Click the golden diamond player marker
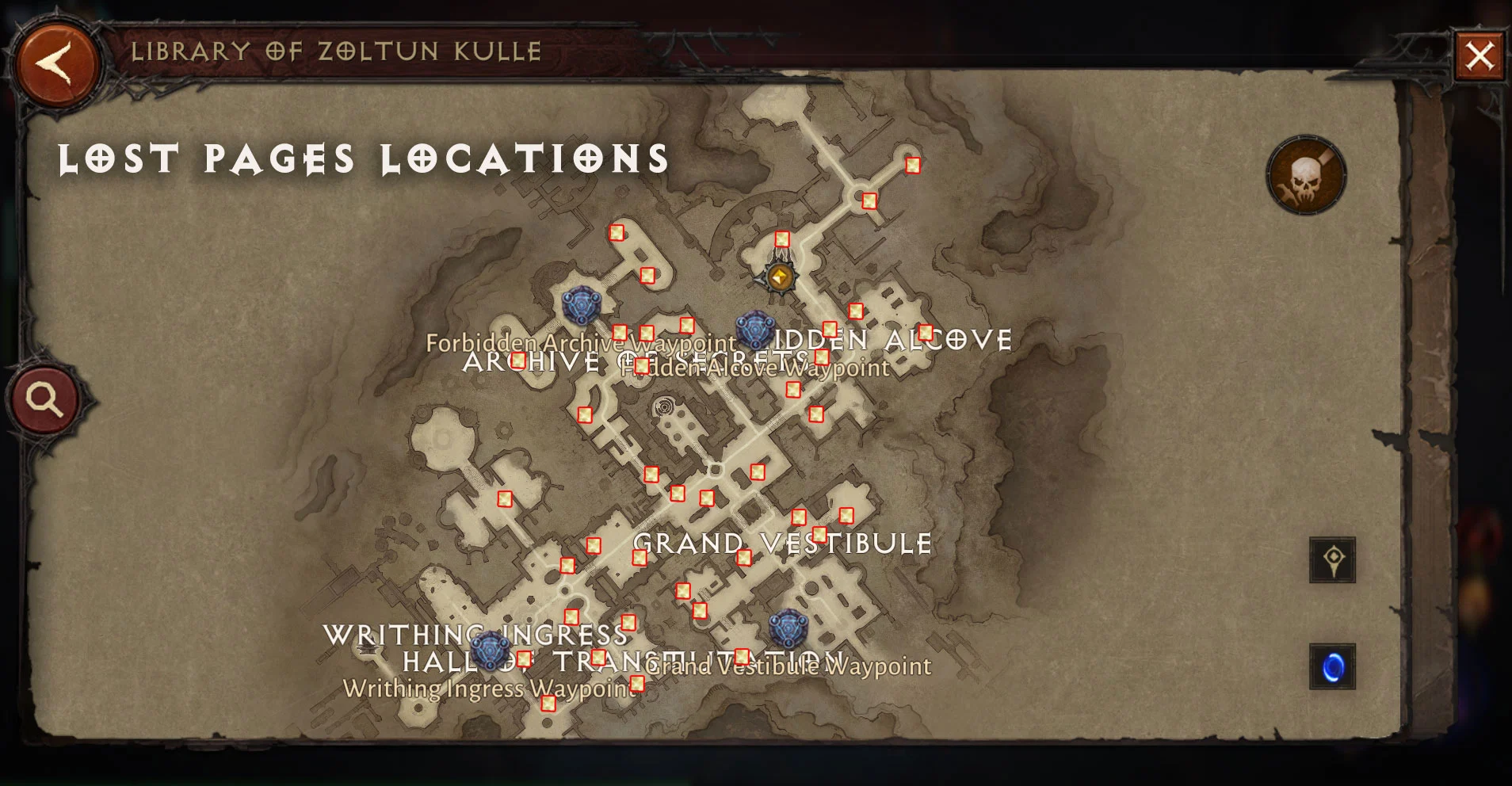 [x=780, y=277]
